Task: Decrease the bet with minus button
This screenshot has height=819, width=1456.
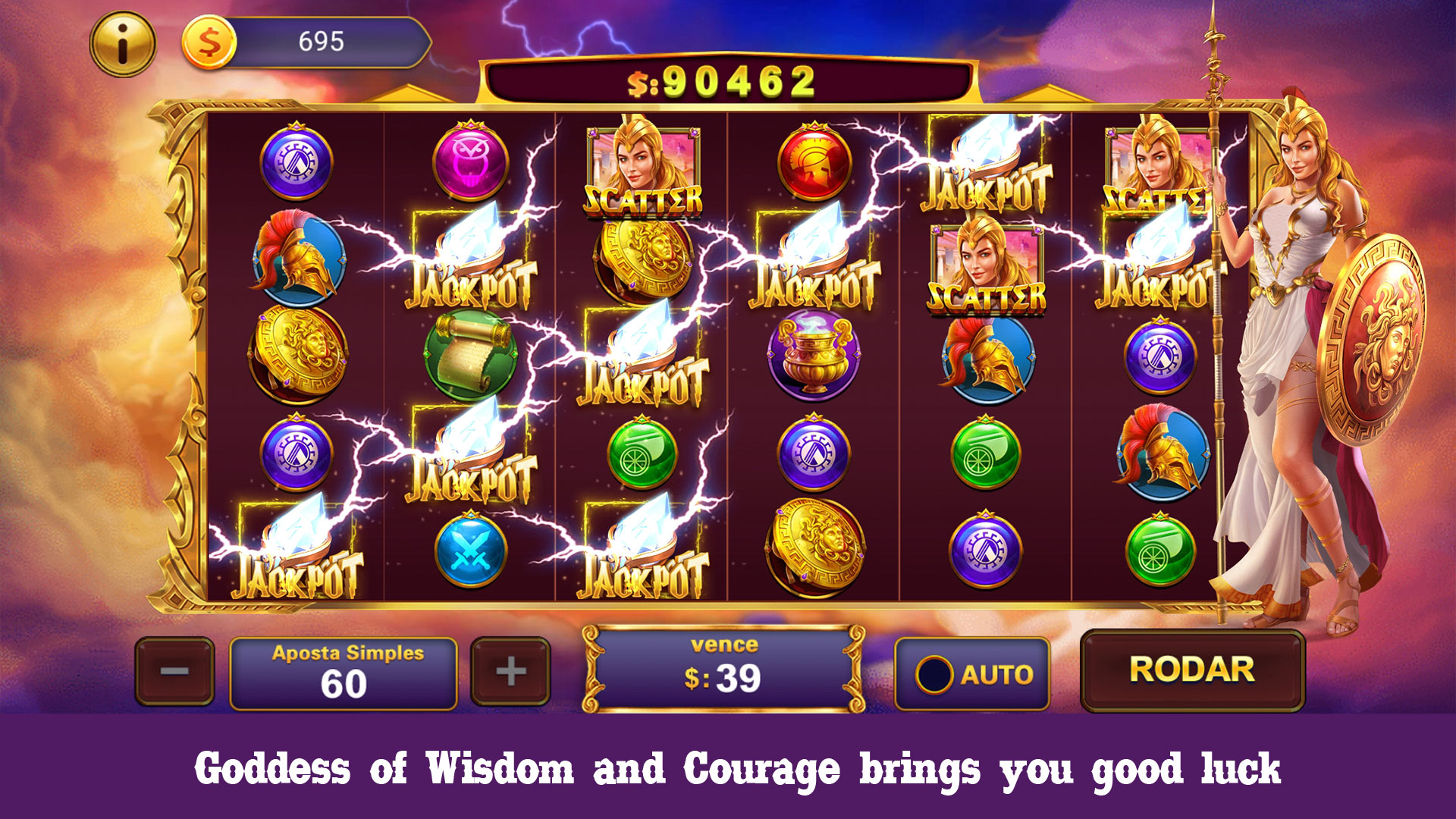Action: tap(174, 671)
